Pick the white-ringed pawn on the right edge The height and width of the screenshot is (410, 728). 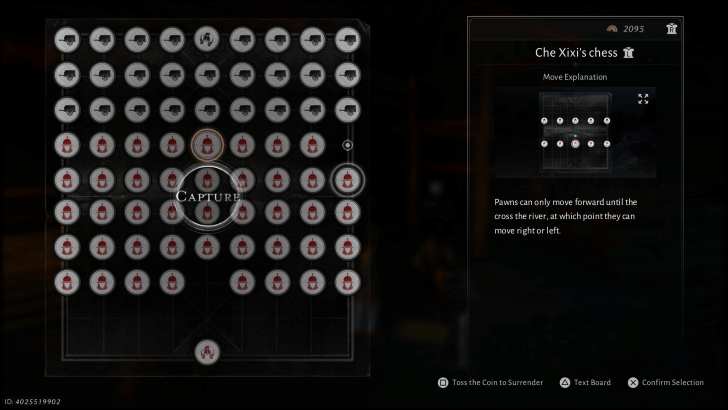pyautogui.click(x=347, y=181)
